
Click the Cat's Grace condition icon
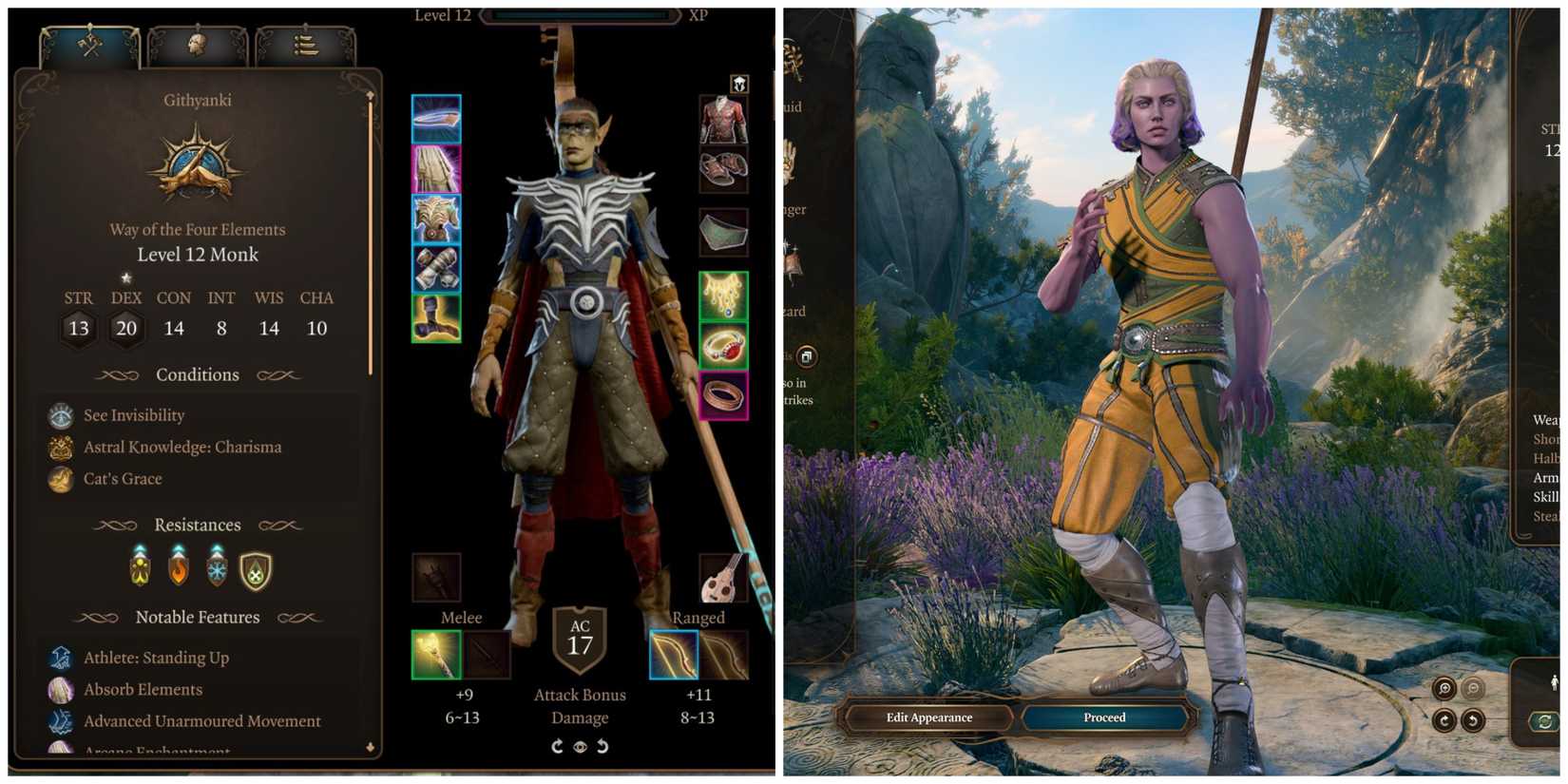coord(61,478)
